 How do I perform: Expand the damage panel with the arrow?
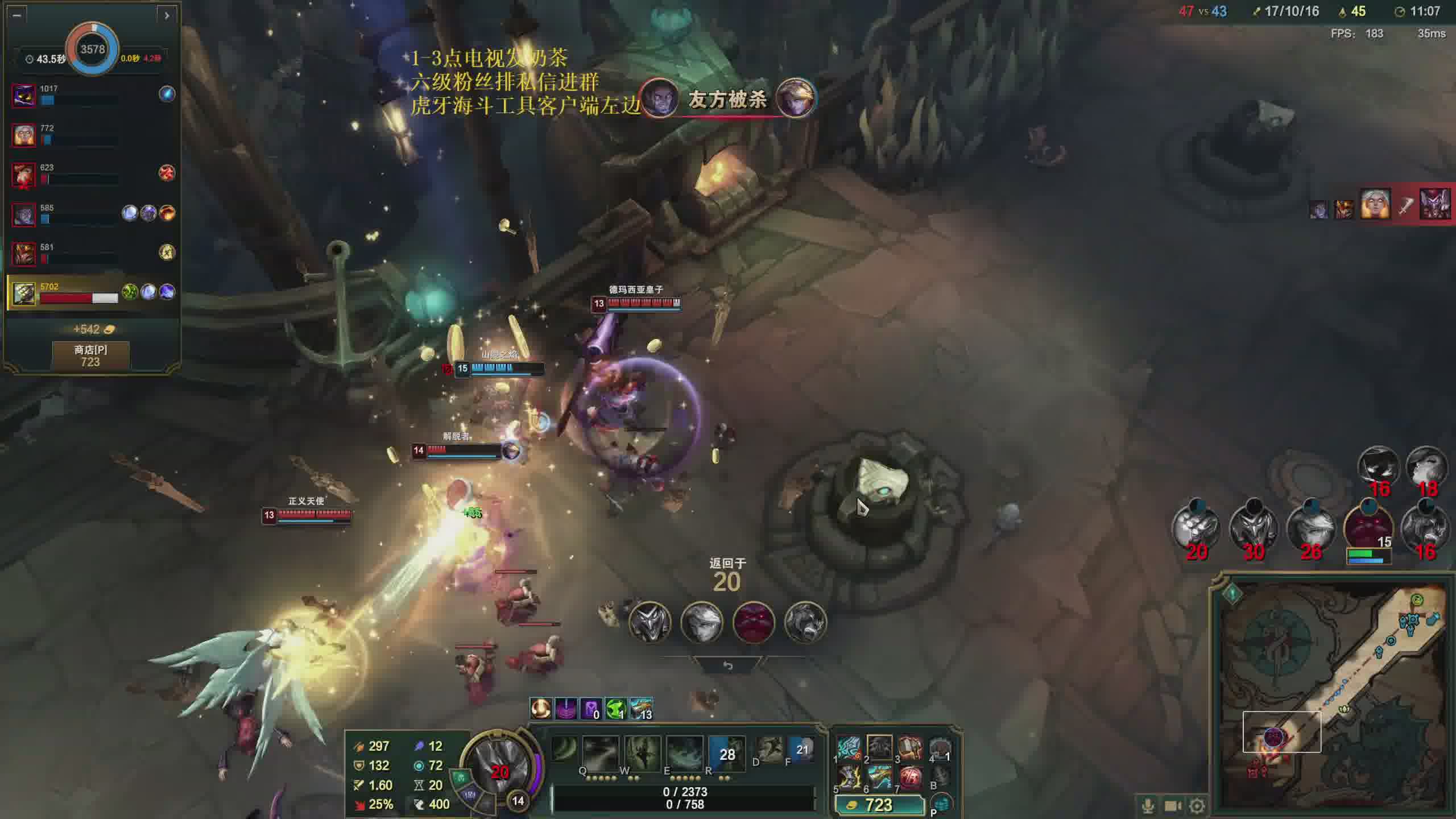[166, 15]
